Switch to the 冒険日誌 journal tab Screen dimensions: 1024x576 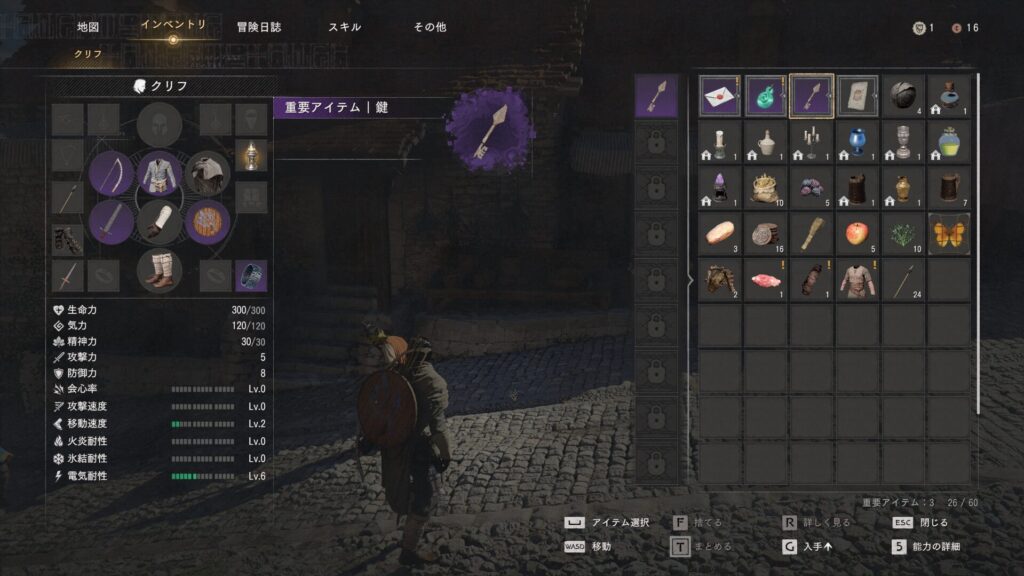coord(258,27)
